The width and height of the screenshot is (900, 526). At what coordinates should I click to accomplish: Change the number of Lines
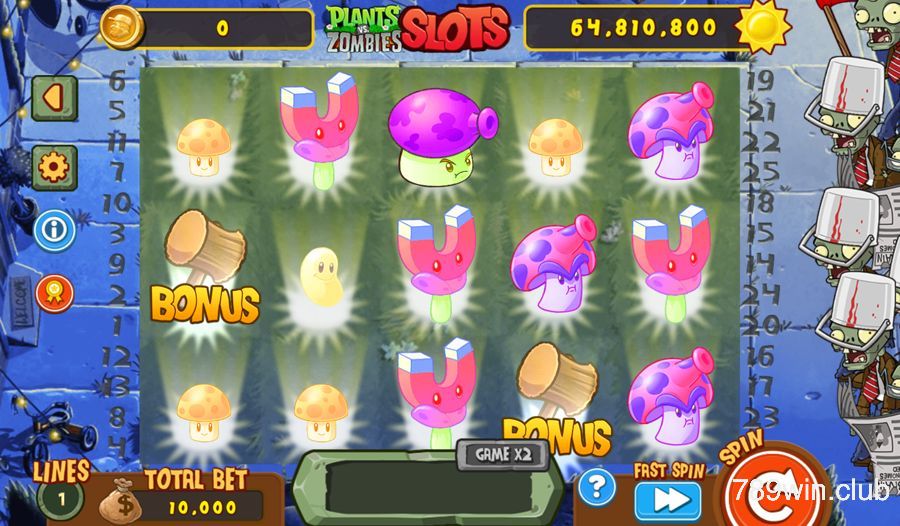coord(59,496)
